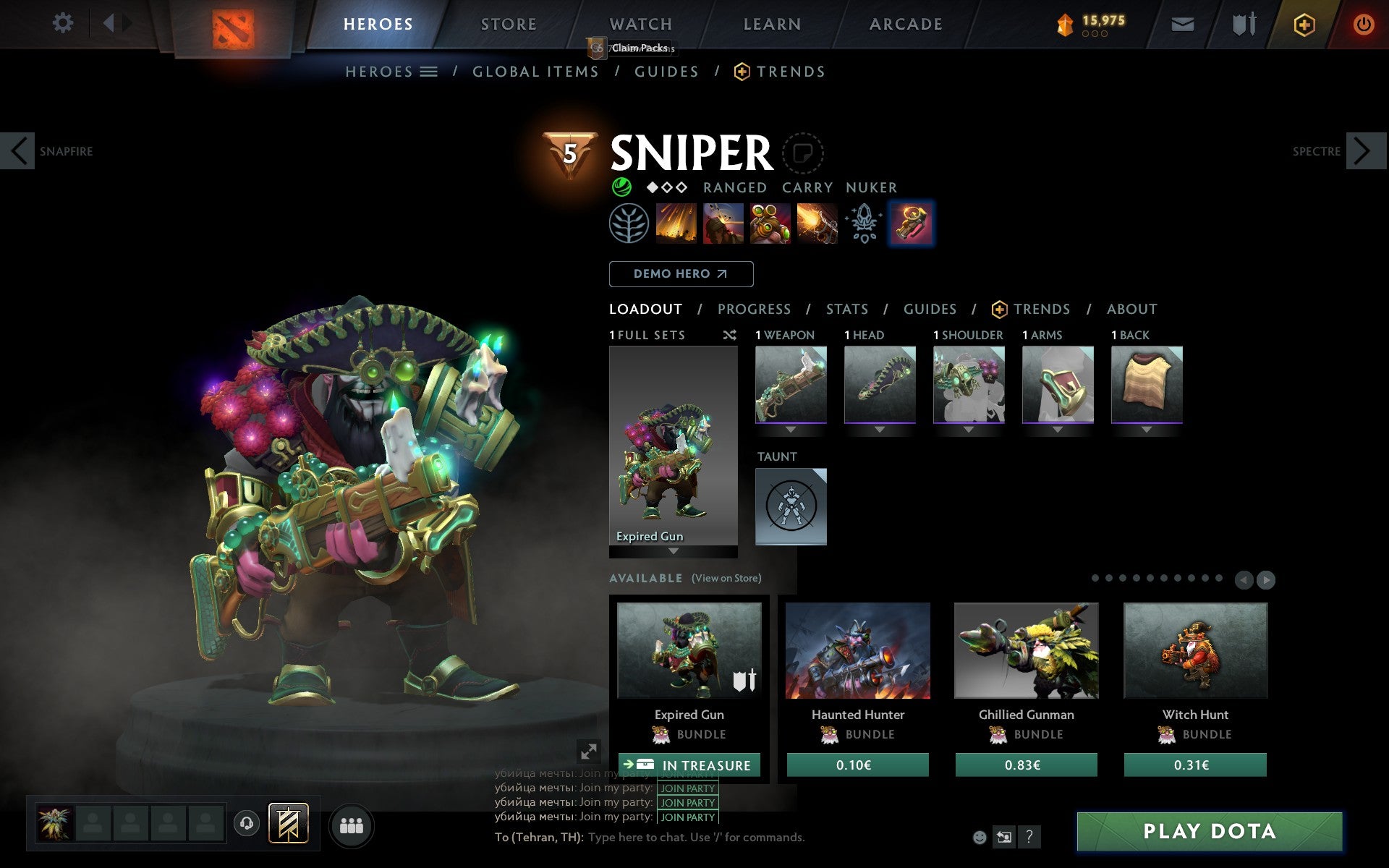
Task: Switch to the STORE tab
Action: point(508,23)
